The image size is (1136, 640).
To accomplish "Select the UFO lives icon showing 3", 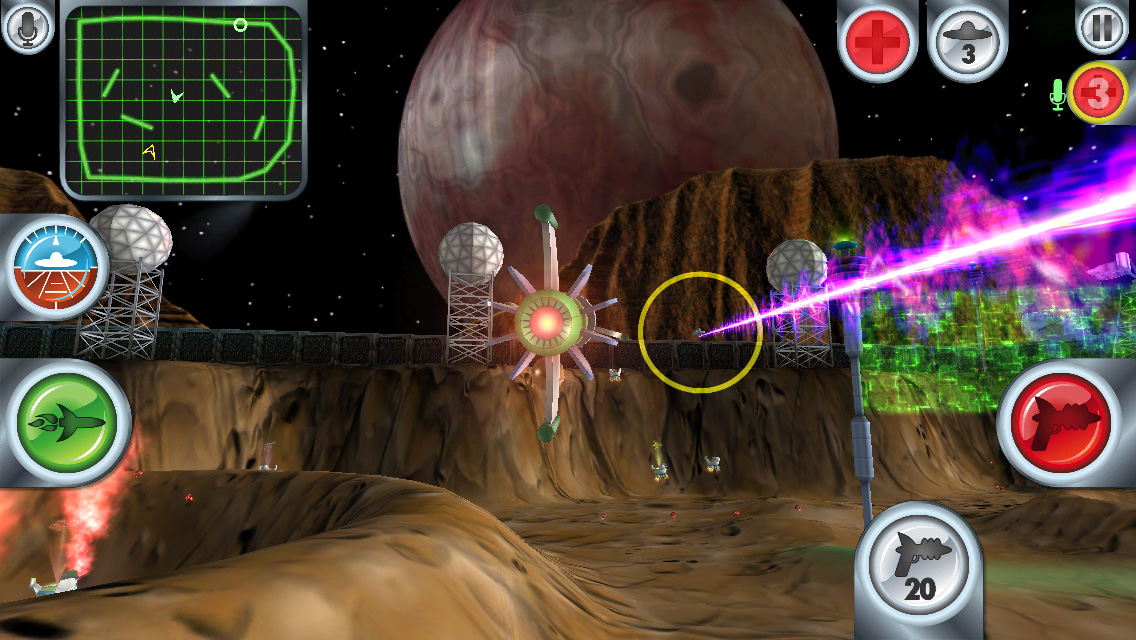I will pos(967,41).
